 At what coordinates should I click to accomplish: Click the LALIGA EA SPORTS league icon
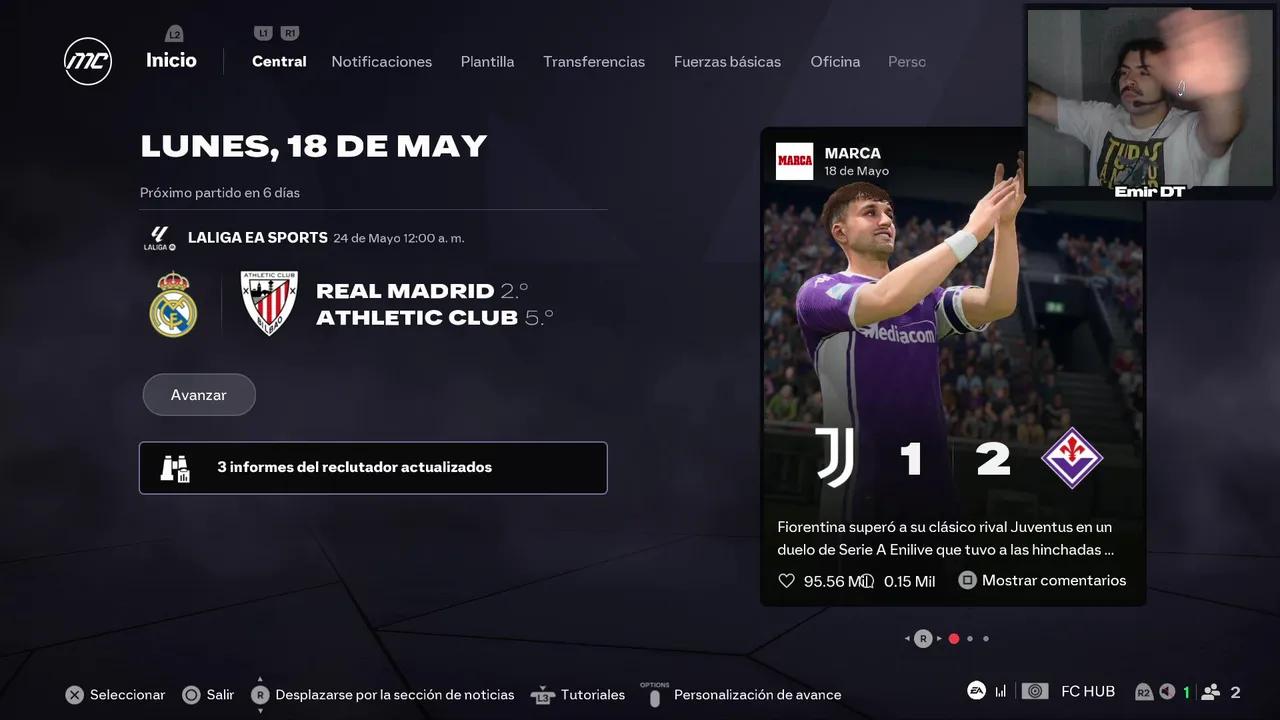[x=159, y=238]
